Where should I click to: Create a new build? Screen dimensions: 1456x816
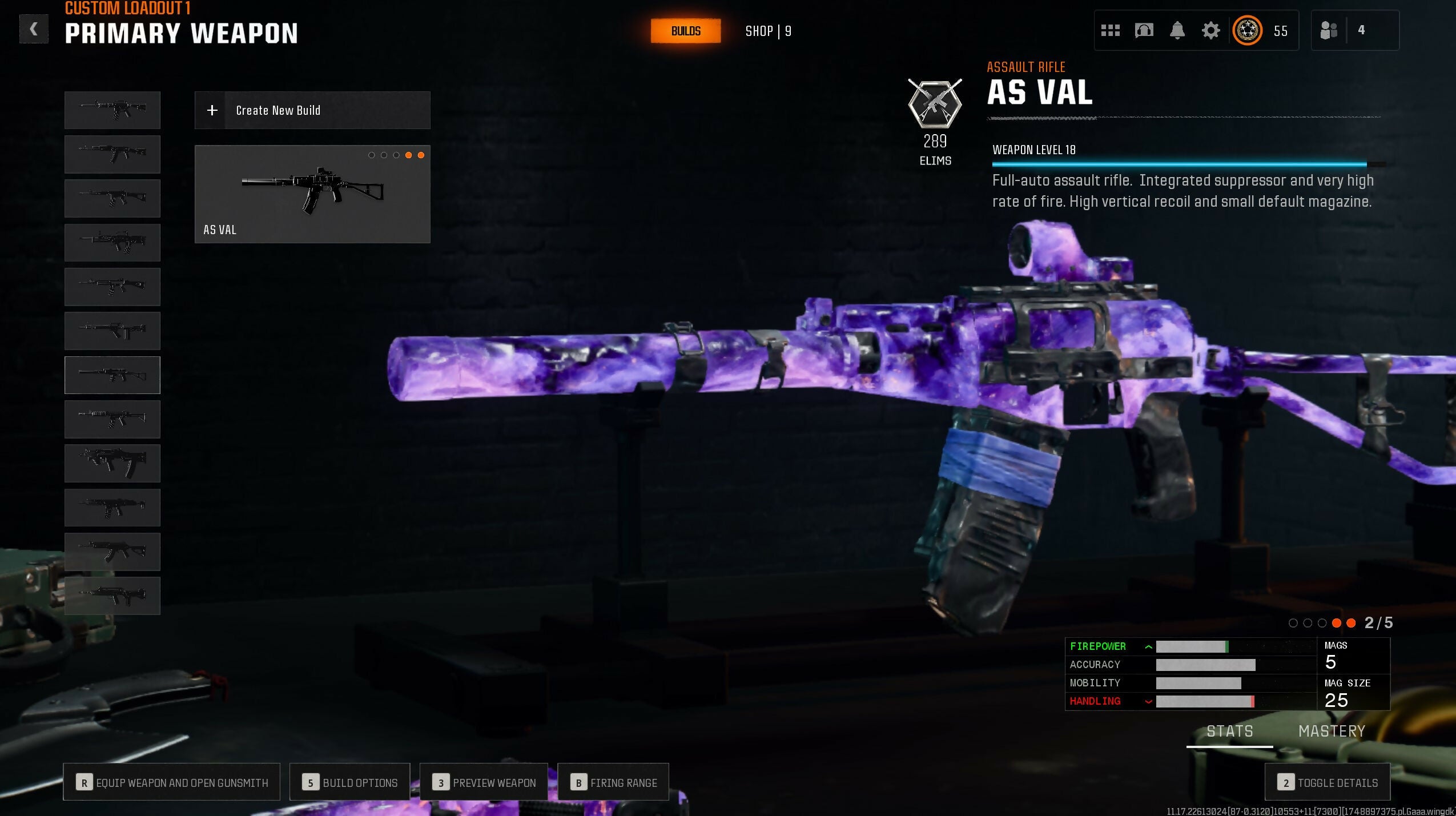pos(312,110)
